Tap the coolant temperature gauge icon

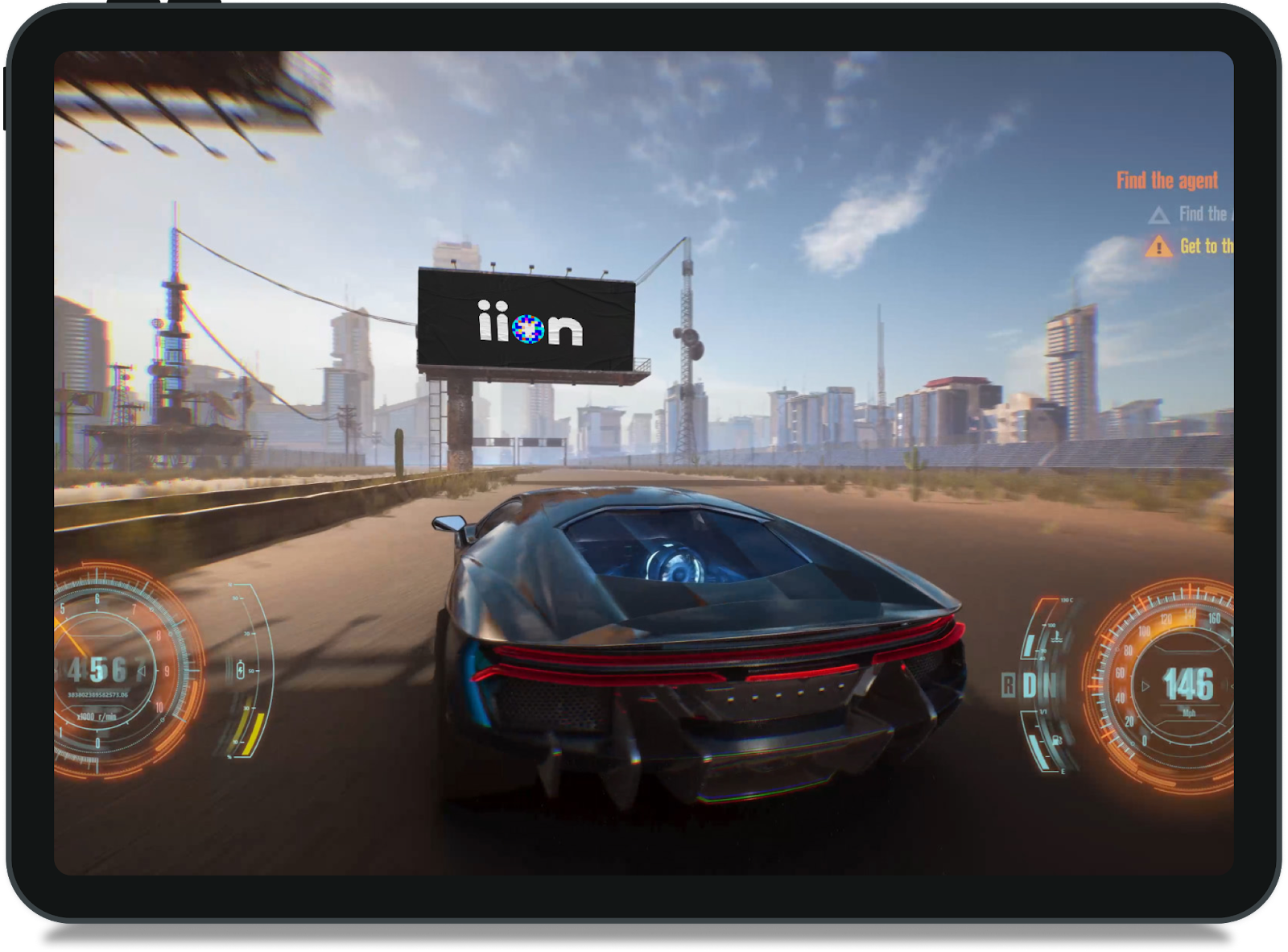pyautogui.click(x=1056, y=638)
